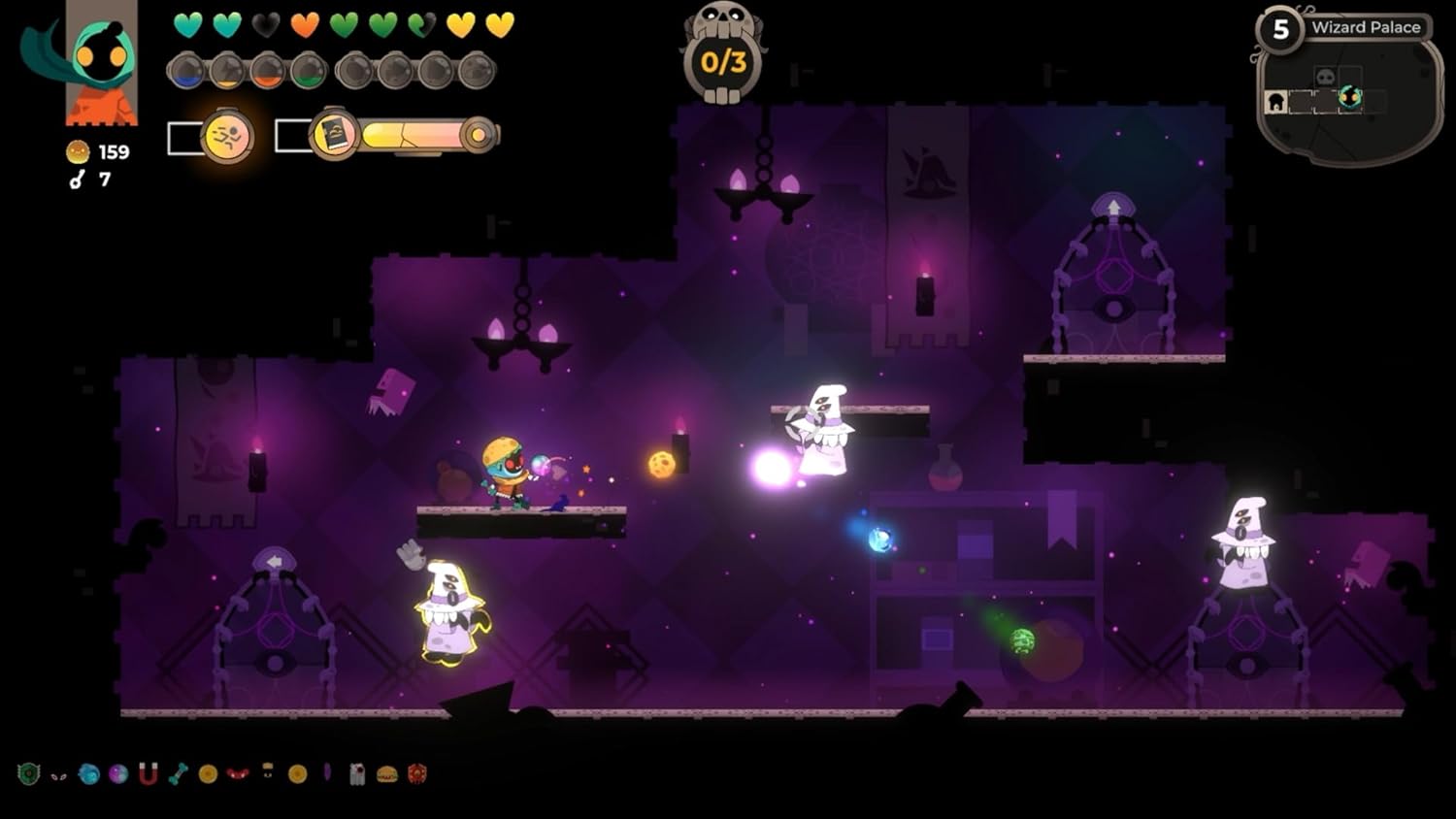
Task: Click the green shield item icon
Action: click(x=29, y=773)
